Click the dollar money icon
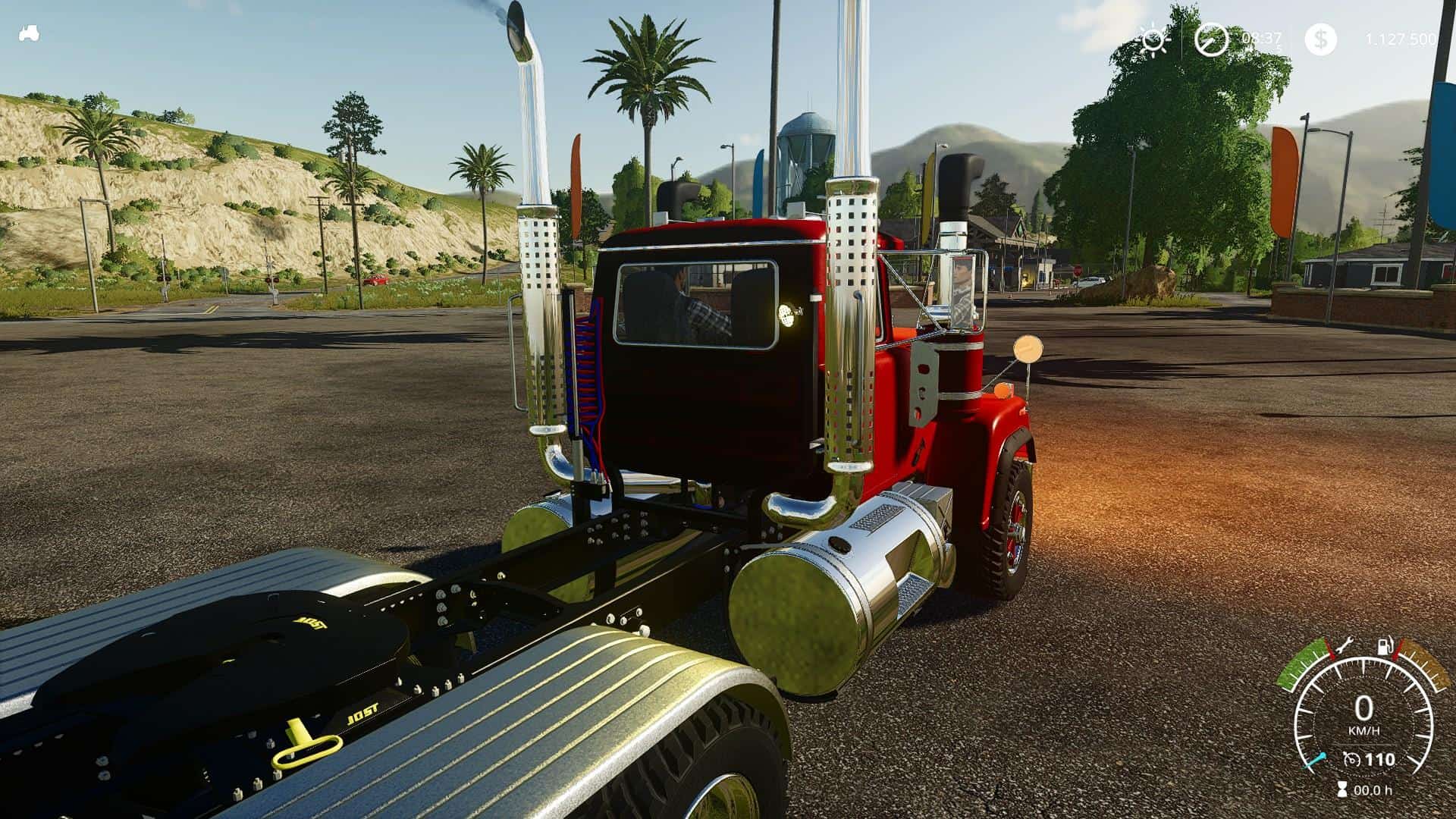This screenshot has width=1456, height=819. pyautogui.click(x=1320, y=39)
